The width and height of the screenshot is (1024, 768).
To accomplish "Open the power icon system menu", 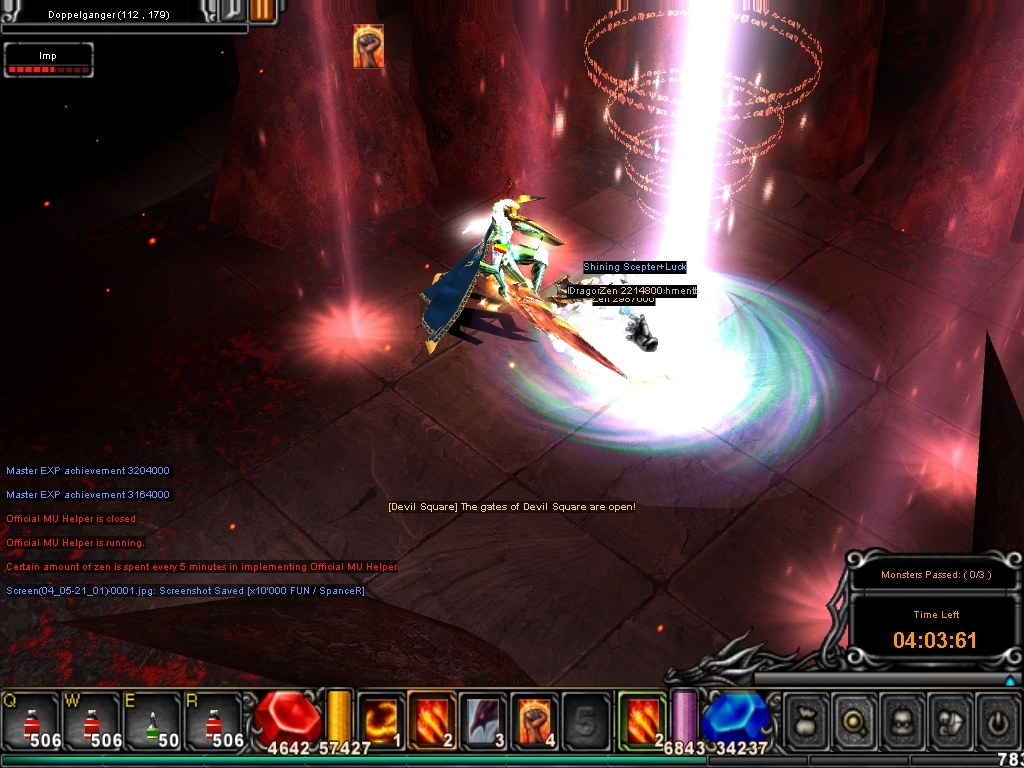I will click(x=996, y=721).
